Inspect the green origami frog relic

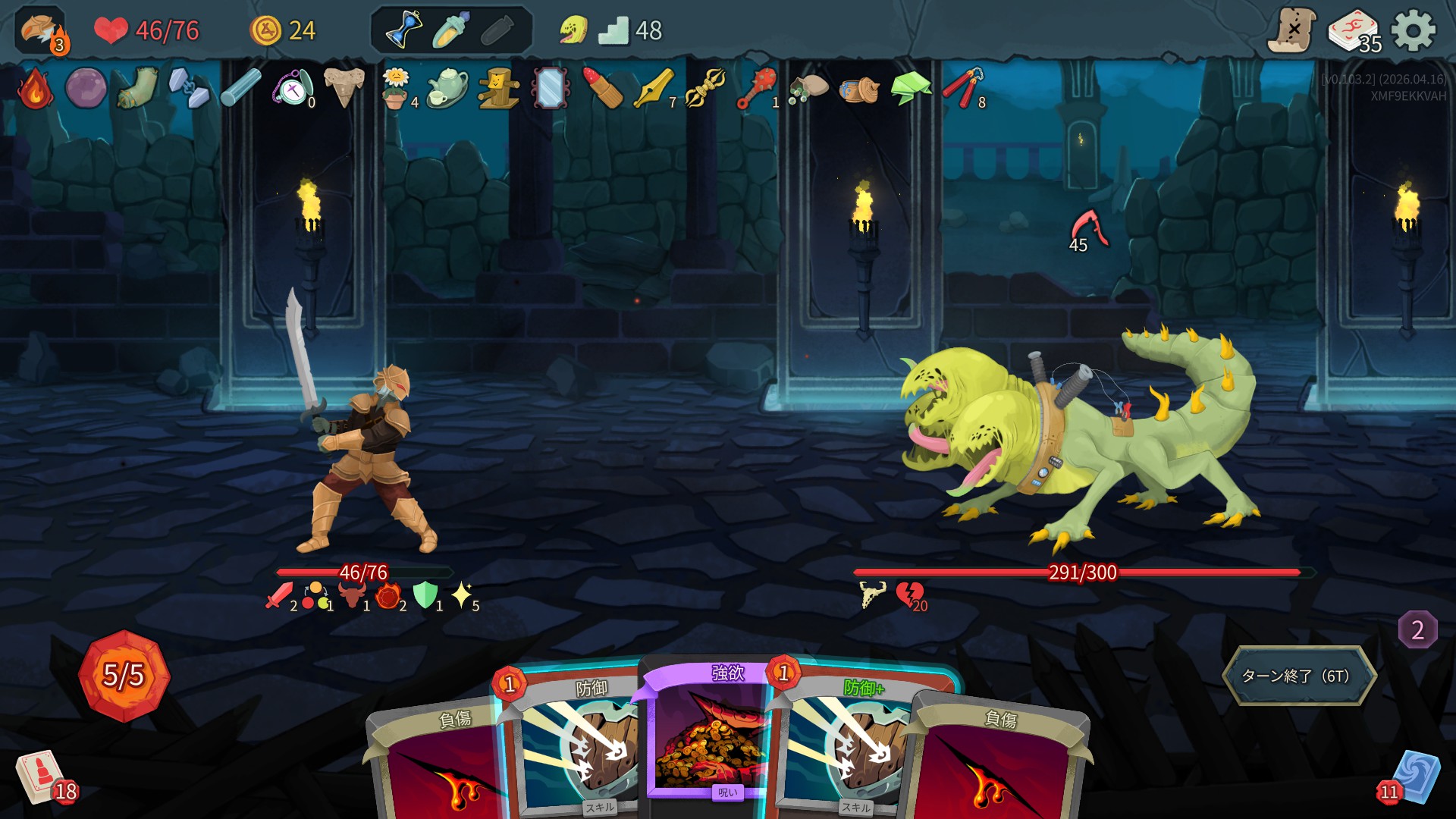click(910, 89)
